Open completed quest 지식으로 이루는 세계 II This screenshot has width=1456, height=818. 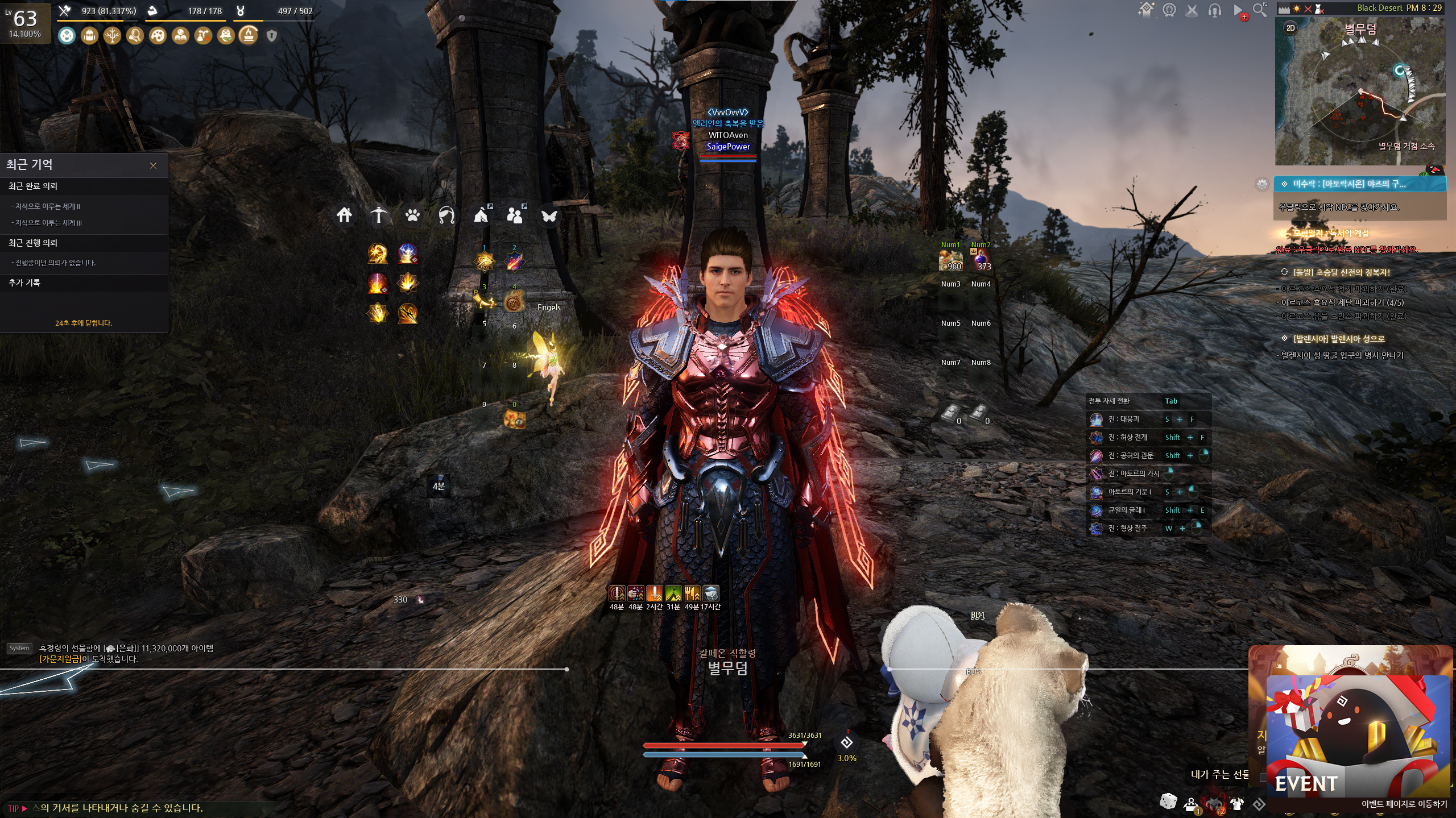(48, 206)
